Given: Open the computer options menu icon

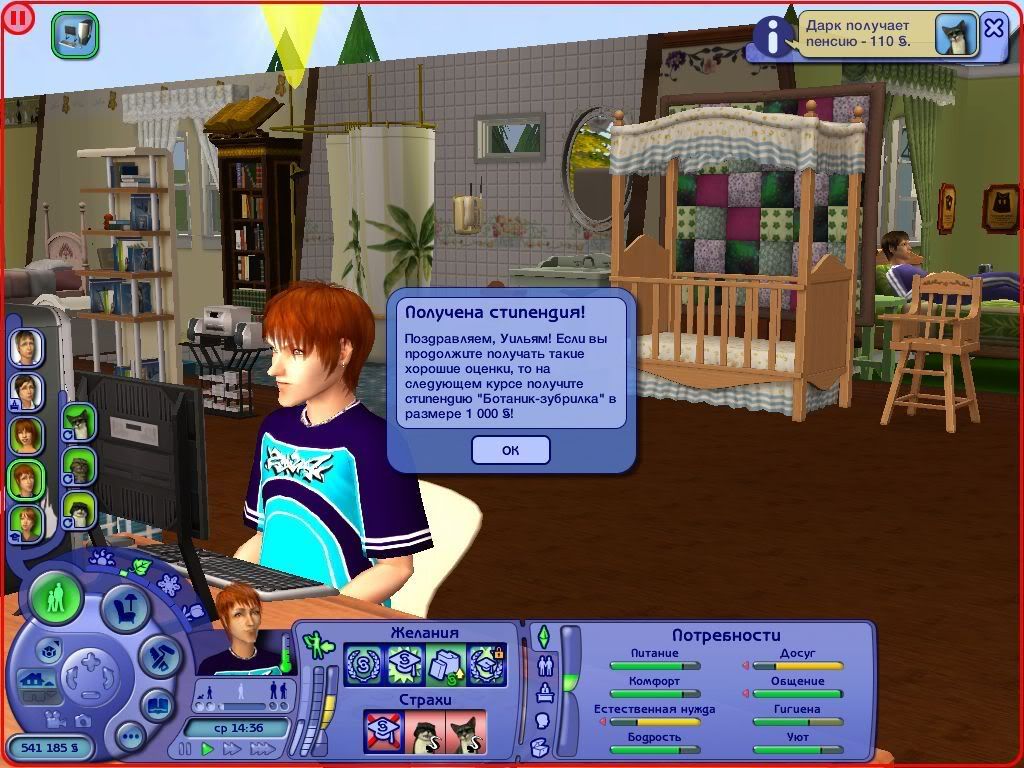Looking at the screenshot, I should point(74,33).
